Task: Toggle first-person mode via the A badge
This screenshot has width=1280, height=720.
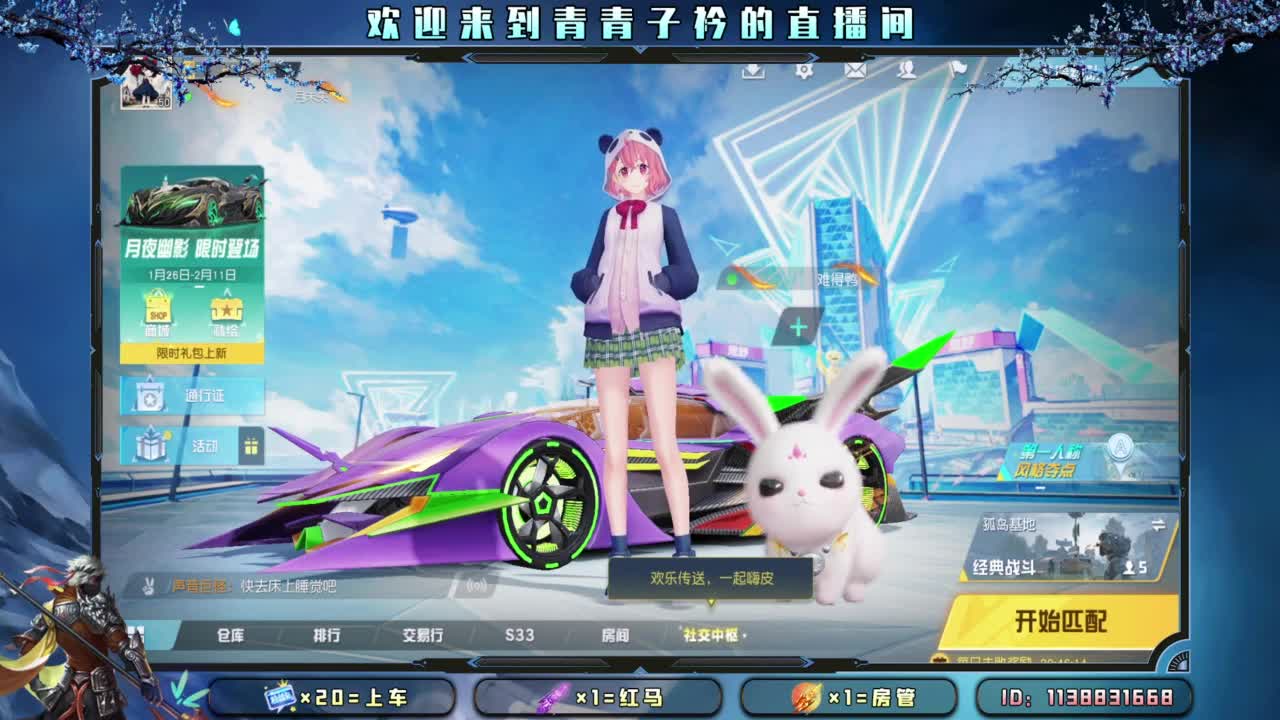Action: tap(1119, 447)
